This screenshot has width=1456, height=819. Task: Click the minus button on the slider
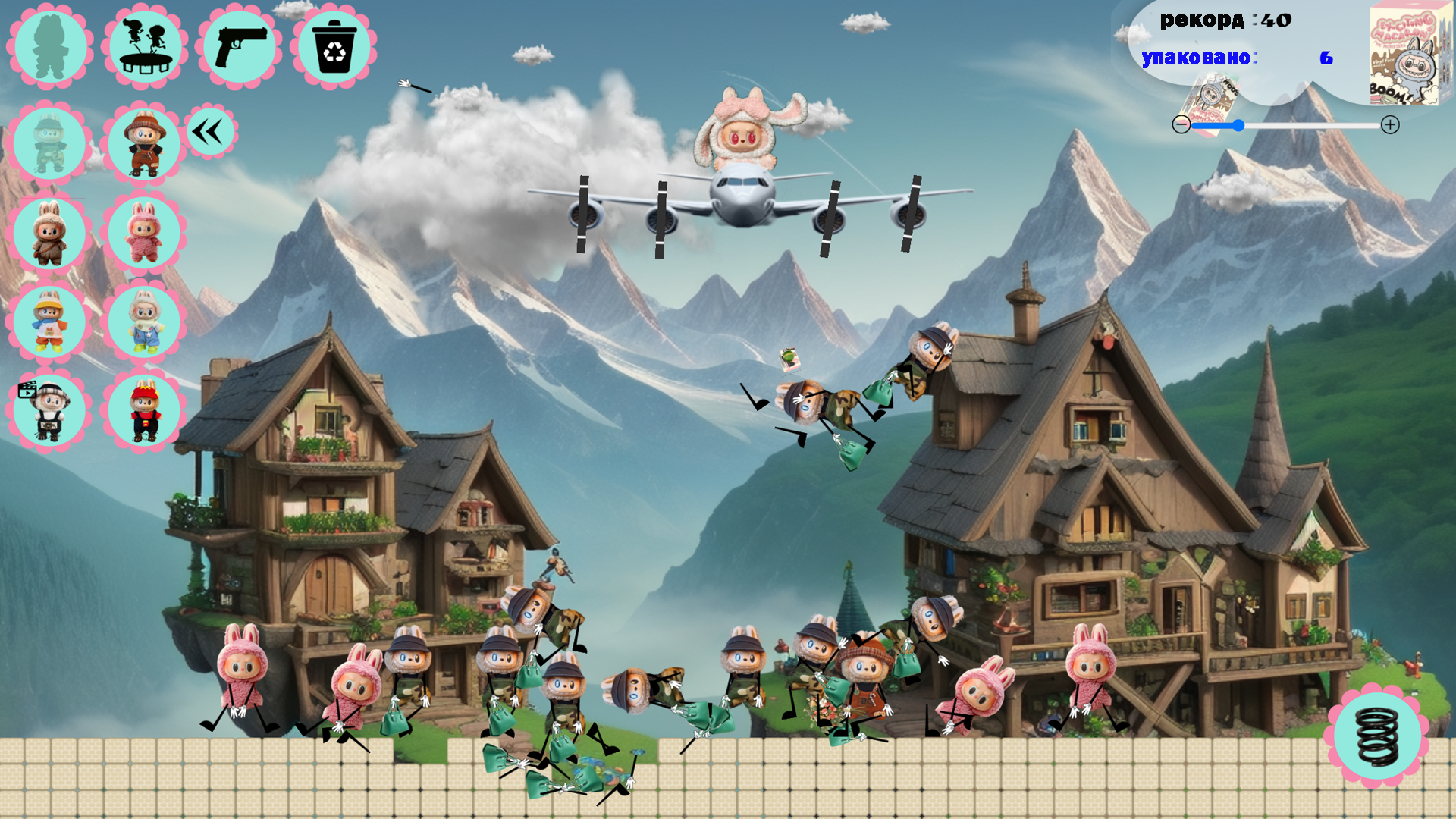1181,124
